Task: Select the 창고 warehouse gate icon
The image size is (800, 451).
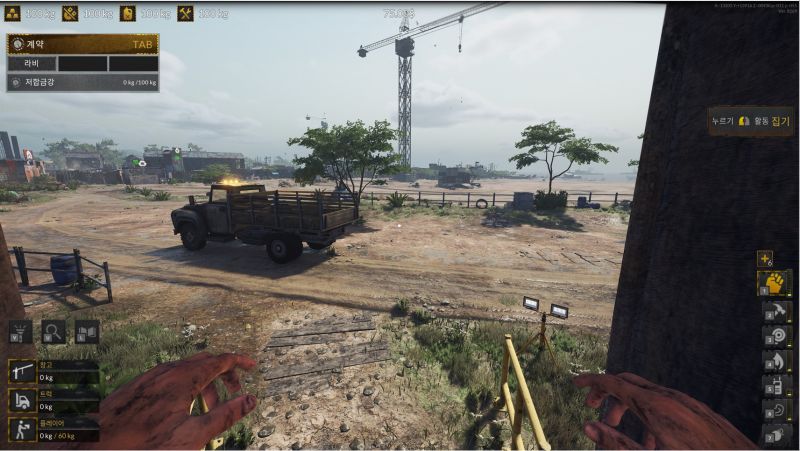Action: [22, 372]
